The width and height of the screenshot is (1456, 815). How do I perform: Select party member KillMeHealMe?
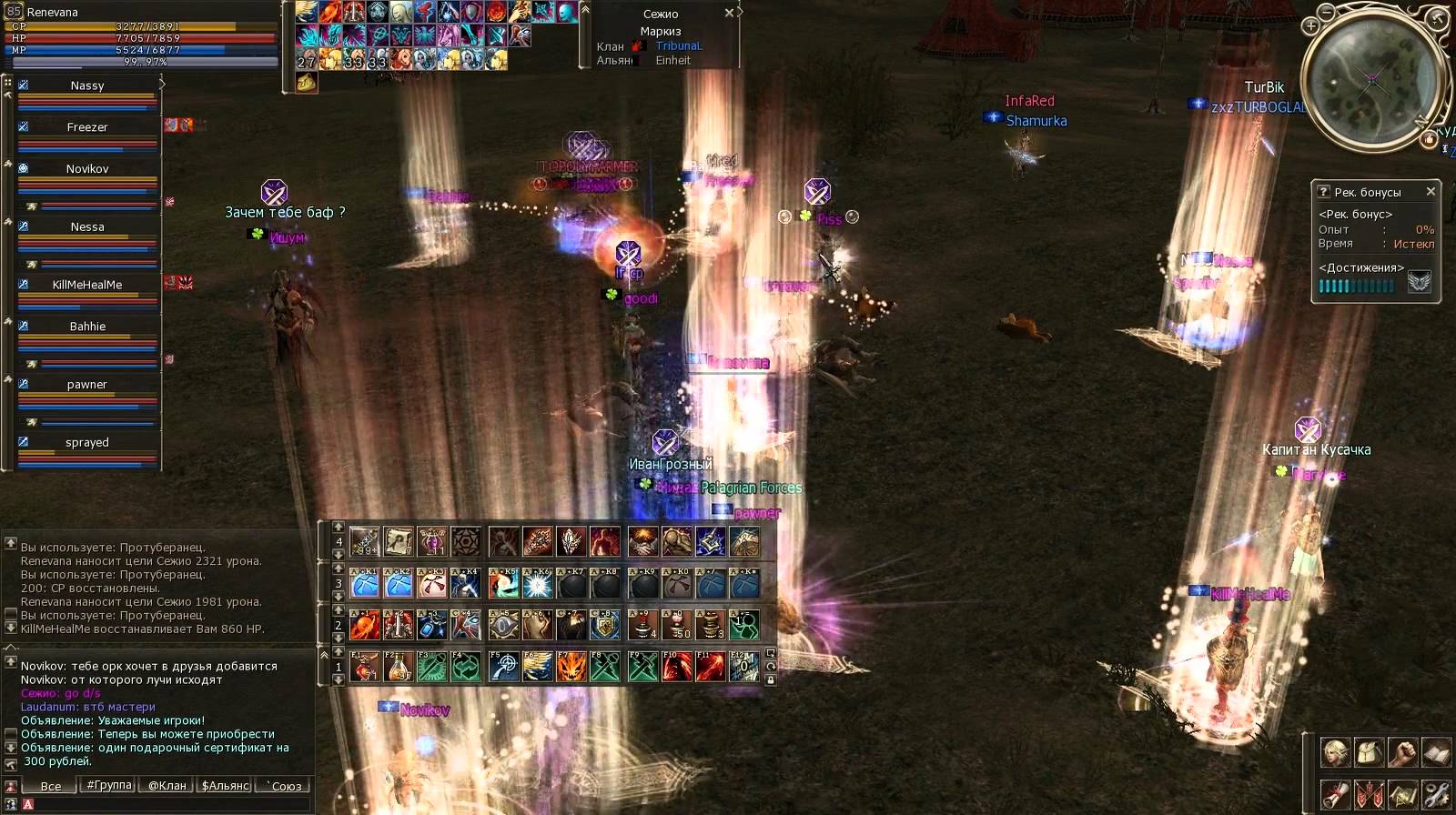pos(87,285)
